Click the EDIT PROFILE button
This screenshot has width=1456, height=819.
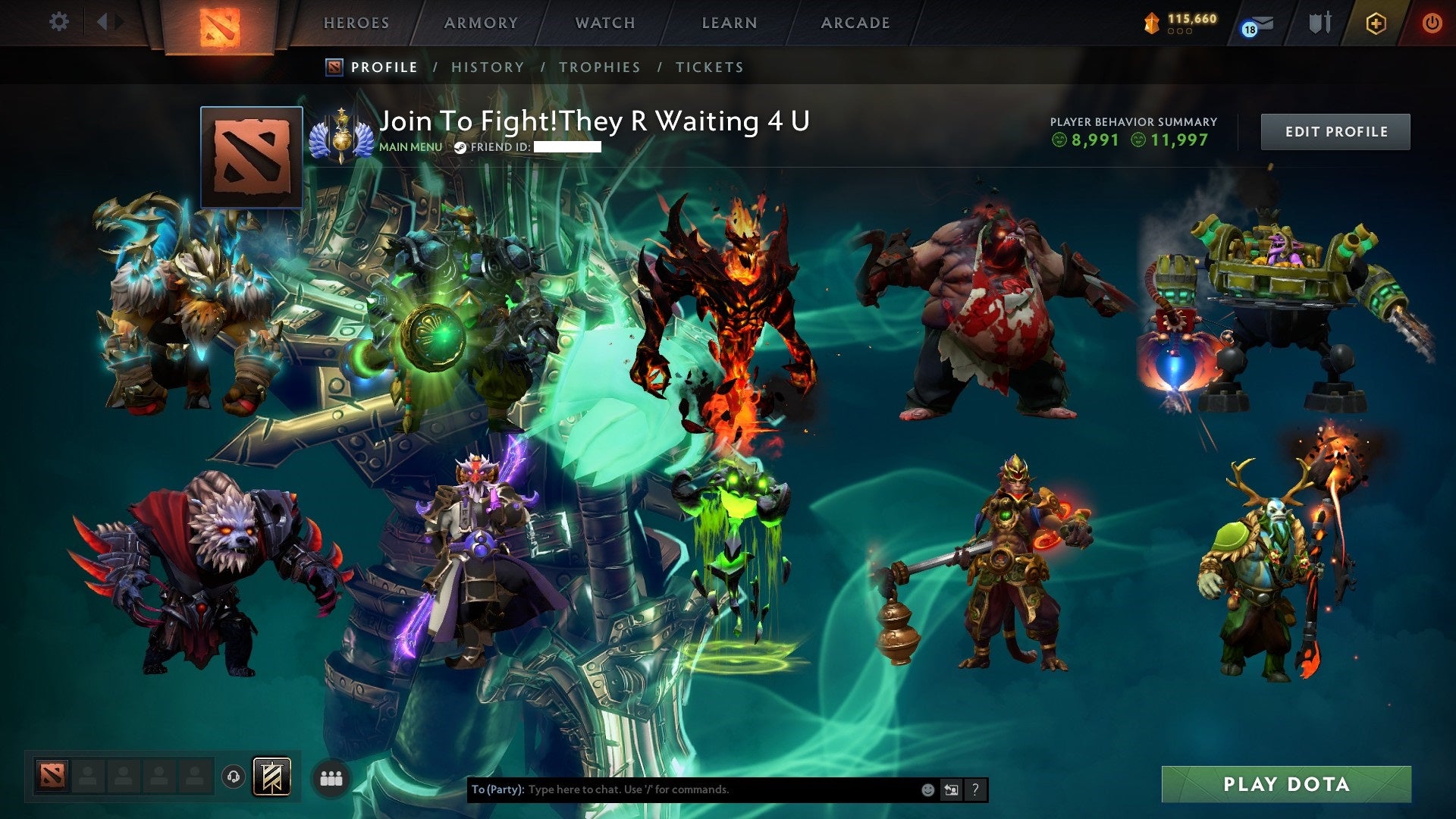tap(1335, 131)
